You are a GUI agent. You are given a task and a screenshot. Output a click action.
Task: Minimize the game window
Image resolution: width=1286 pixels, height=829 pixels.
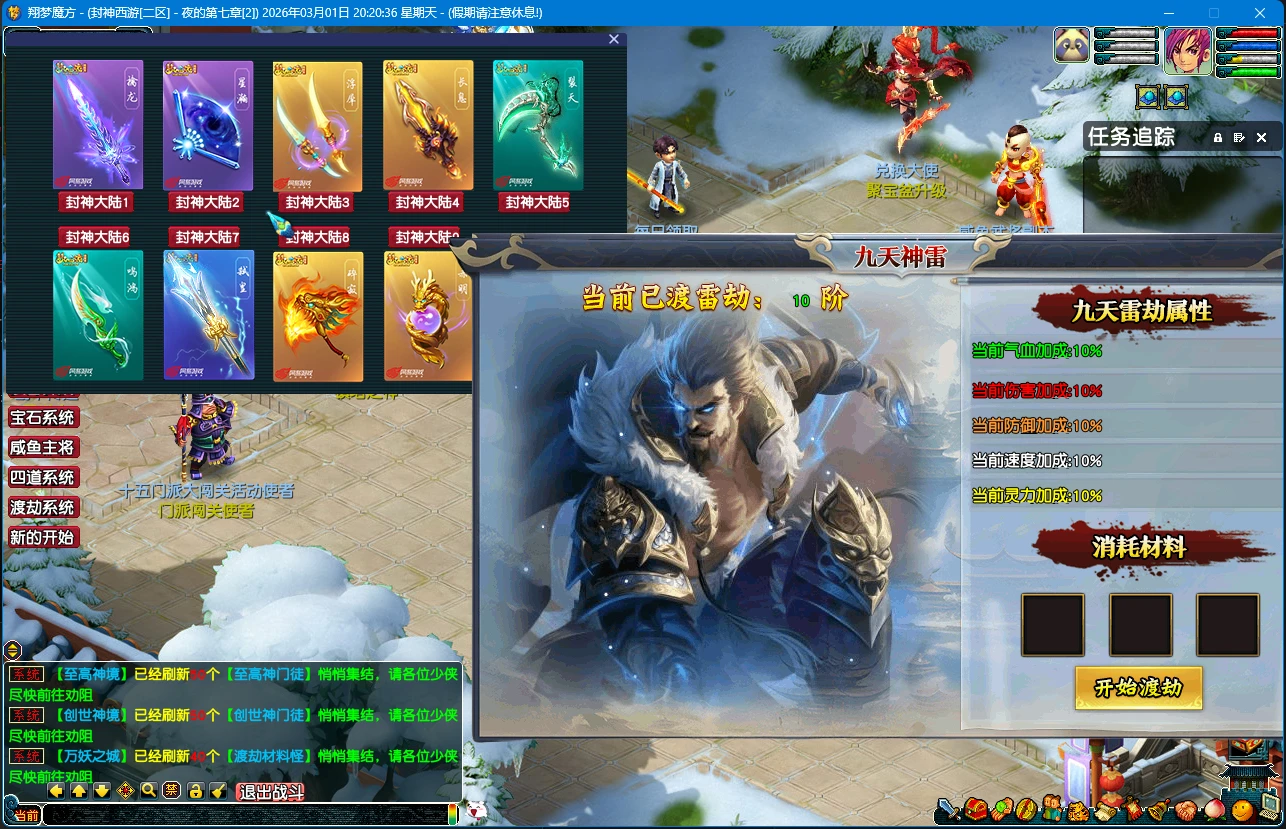[1167, 13]
